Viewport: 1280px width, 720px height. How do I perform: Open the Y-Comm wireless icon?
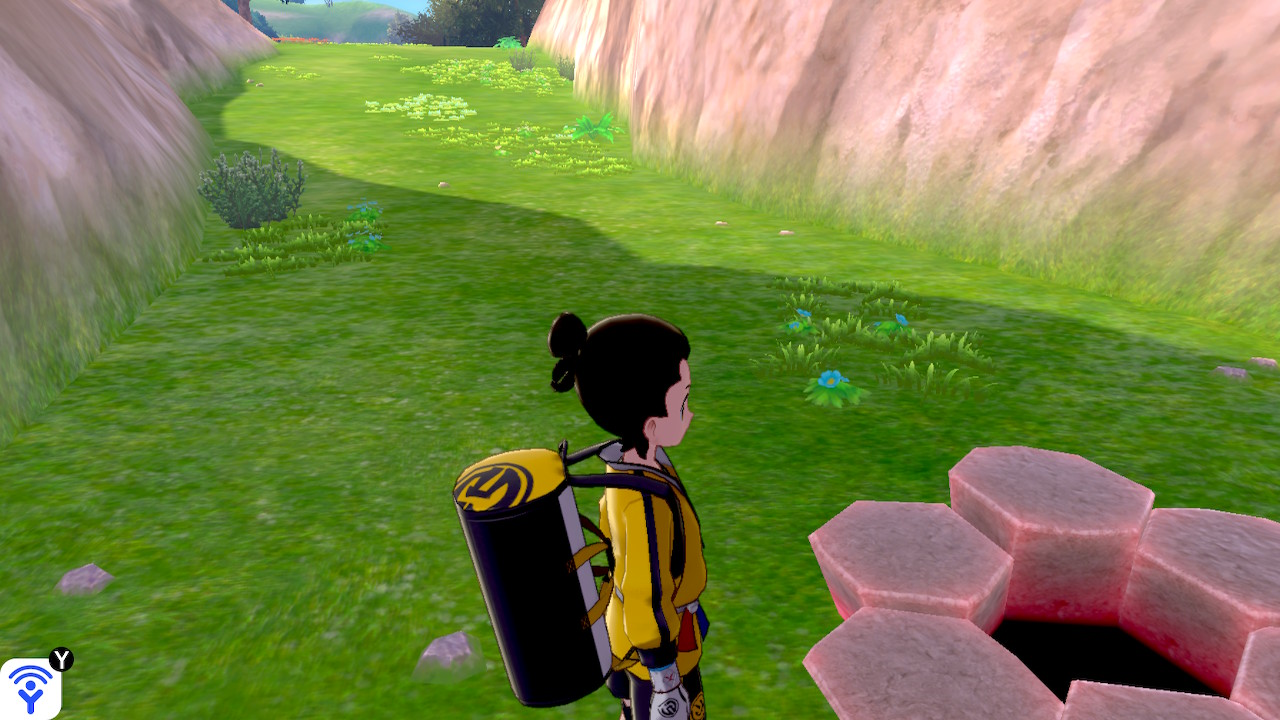pyautogui.click(x=31, y=688)
